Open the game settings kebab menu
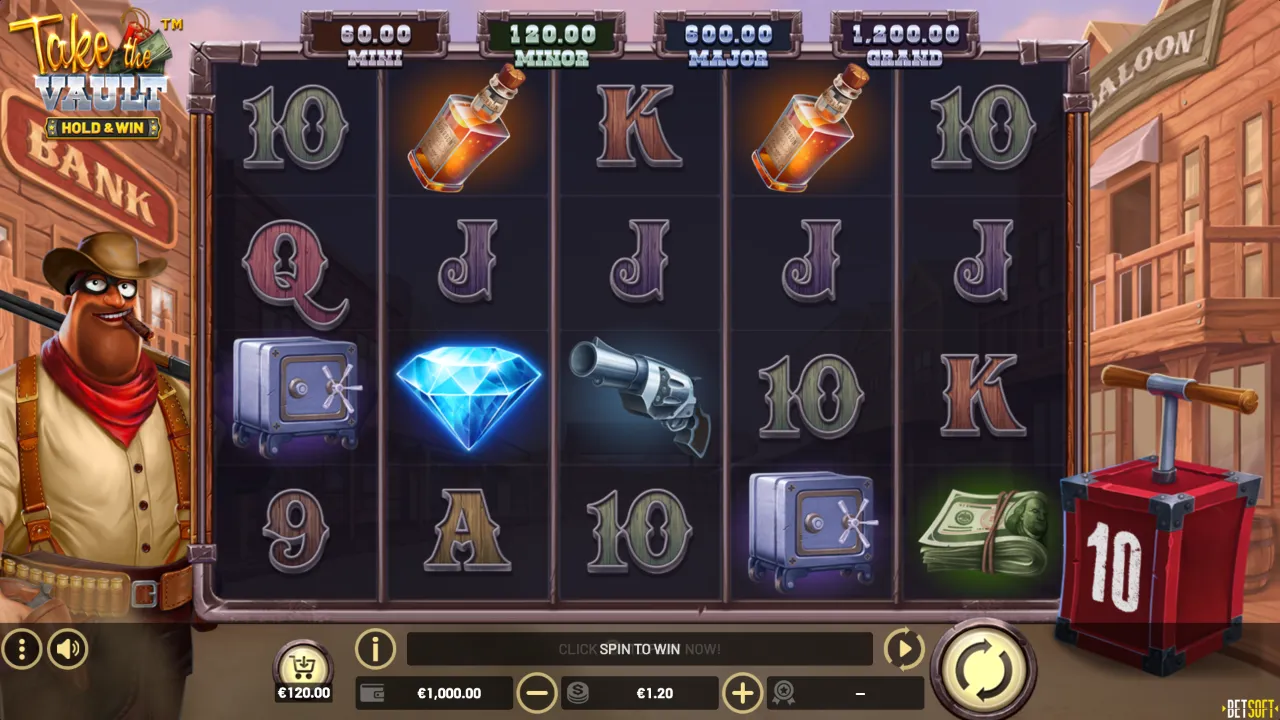Viewport: 1280px width, 720px height. [21, 649]
